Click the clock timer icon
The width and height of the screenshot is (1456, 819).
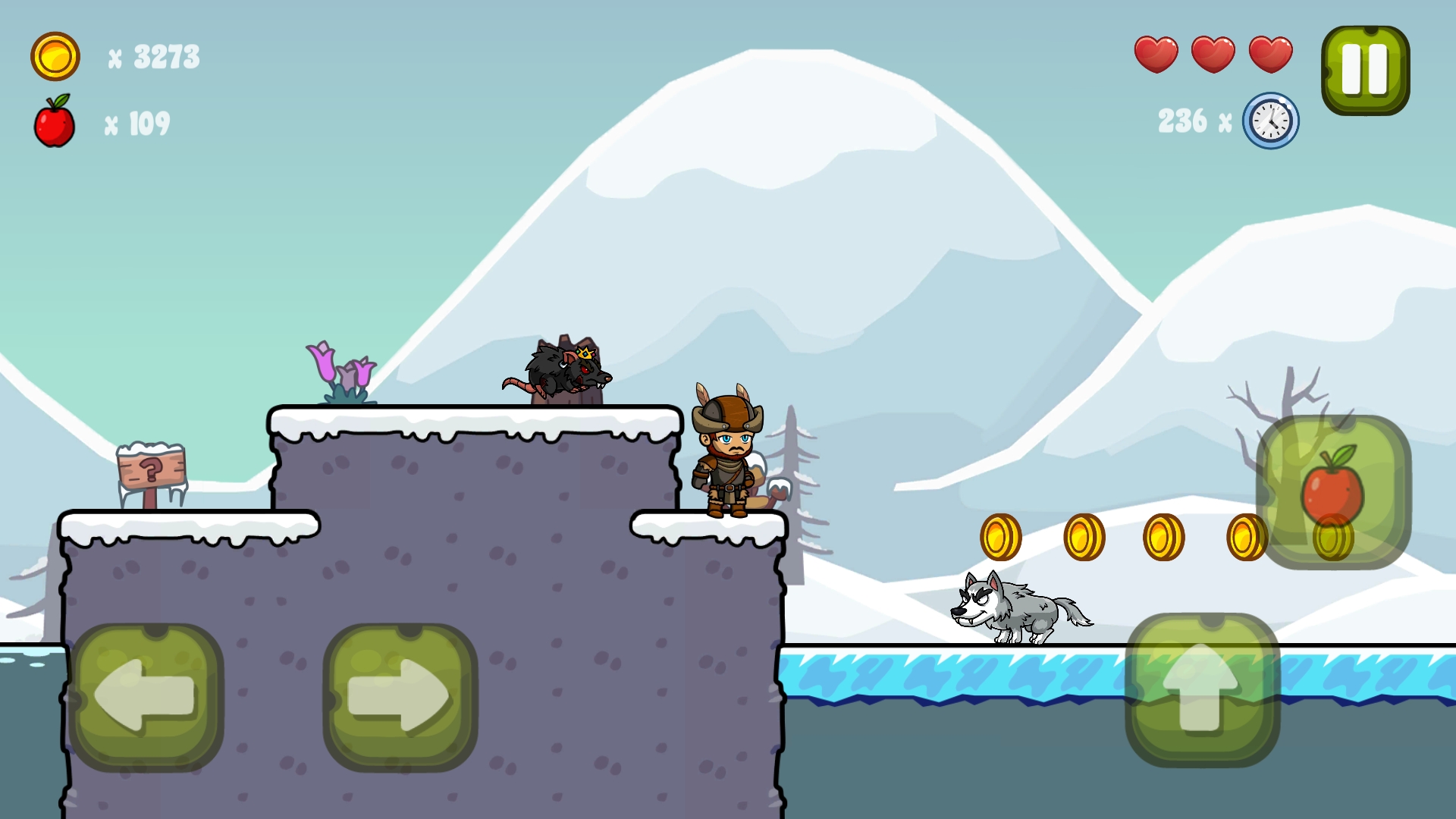pos(1269,120)
